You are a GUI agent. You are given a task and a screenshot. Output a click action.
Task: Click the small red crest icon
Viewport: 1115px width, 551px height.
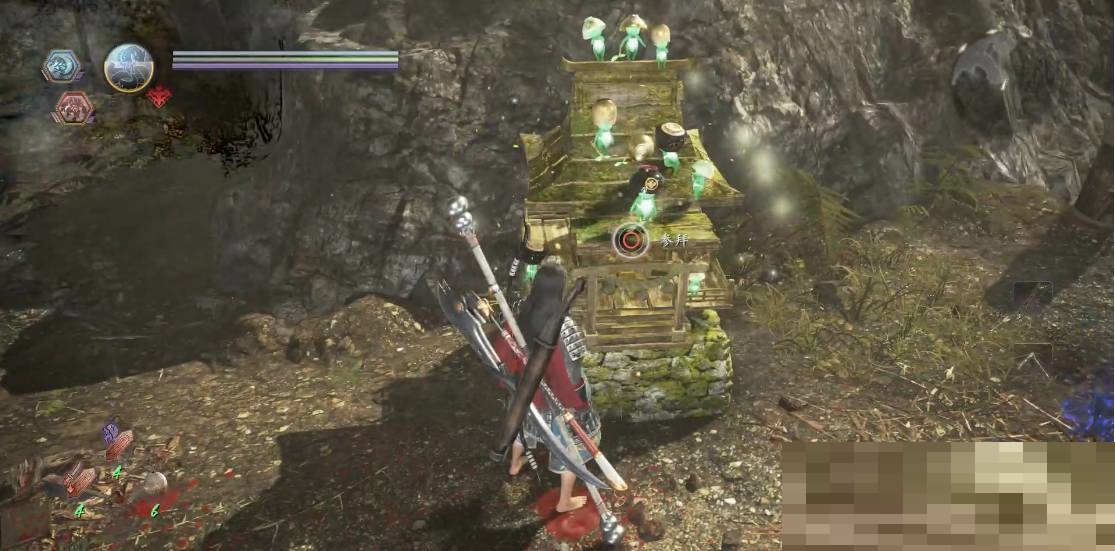point(158,97)
